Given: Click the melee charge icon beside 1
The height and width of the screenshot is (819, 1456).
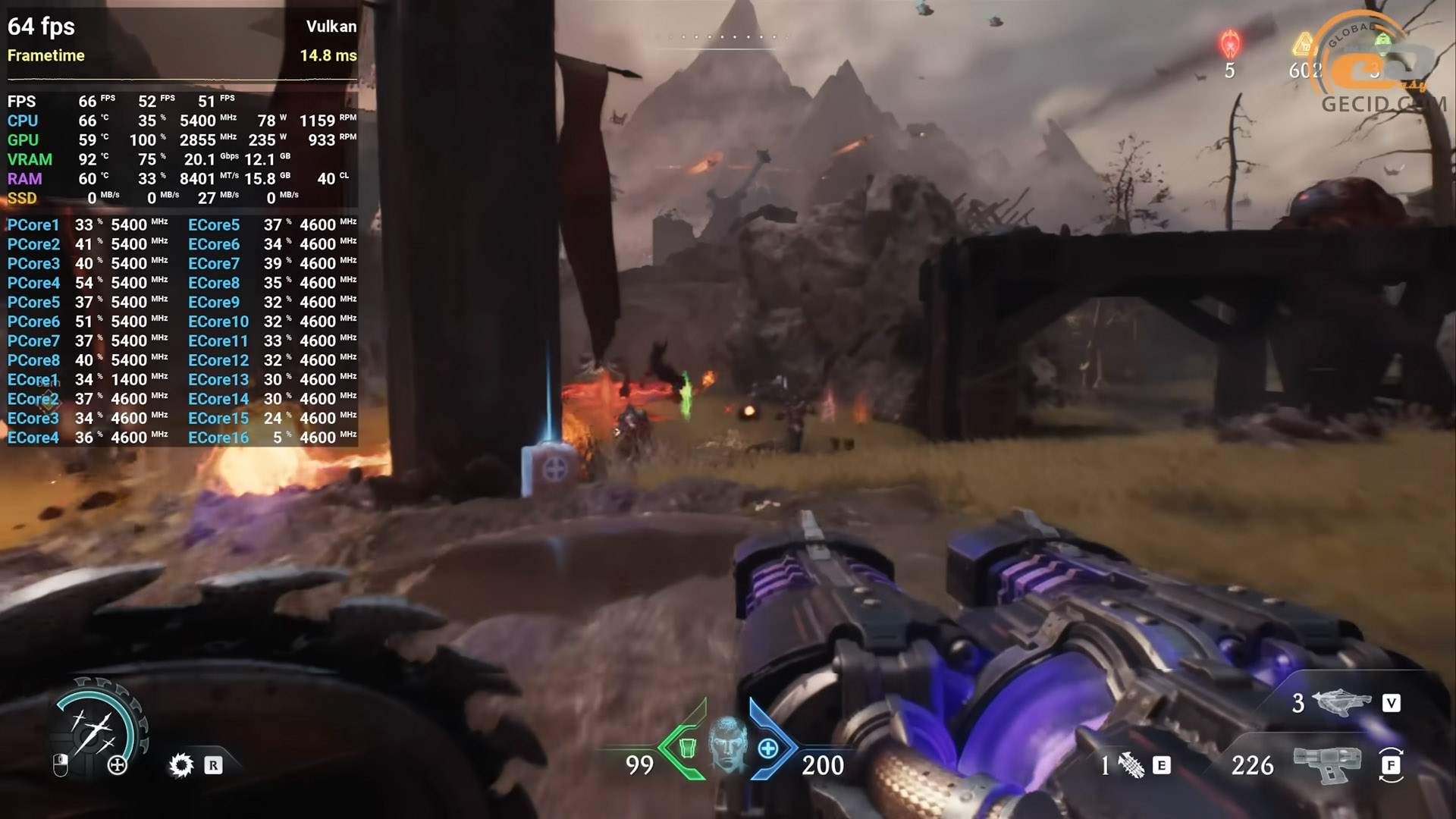Looking at the screenshot, I should pyautogui.click(x=1131, y=766).
